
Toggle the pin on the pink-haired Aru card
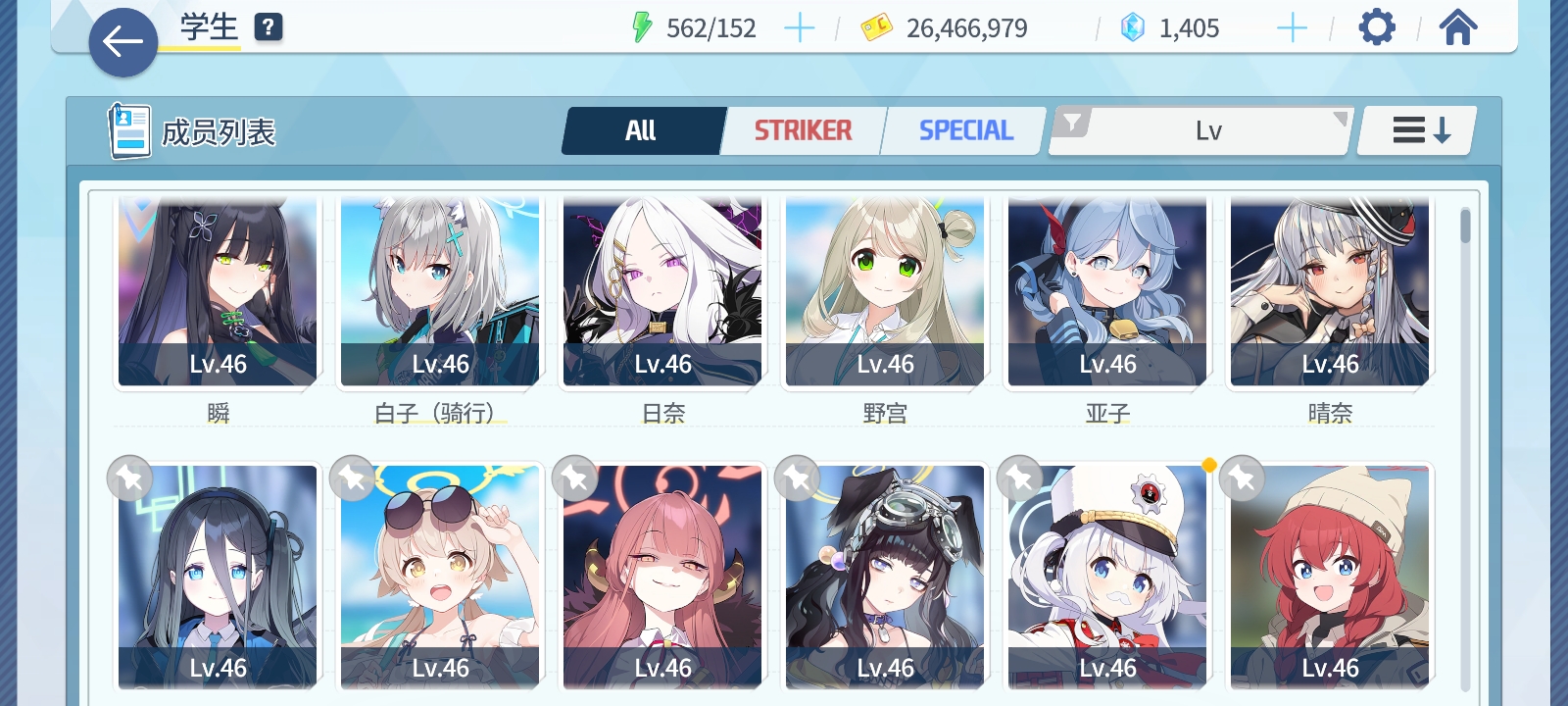tap(575, 479)
